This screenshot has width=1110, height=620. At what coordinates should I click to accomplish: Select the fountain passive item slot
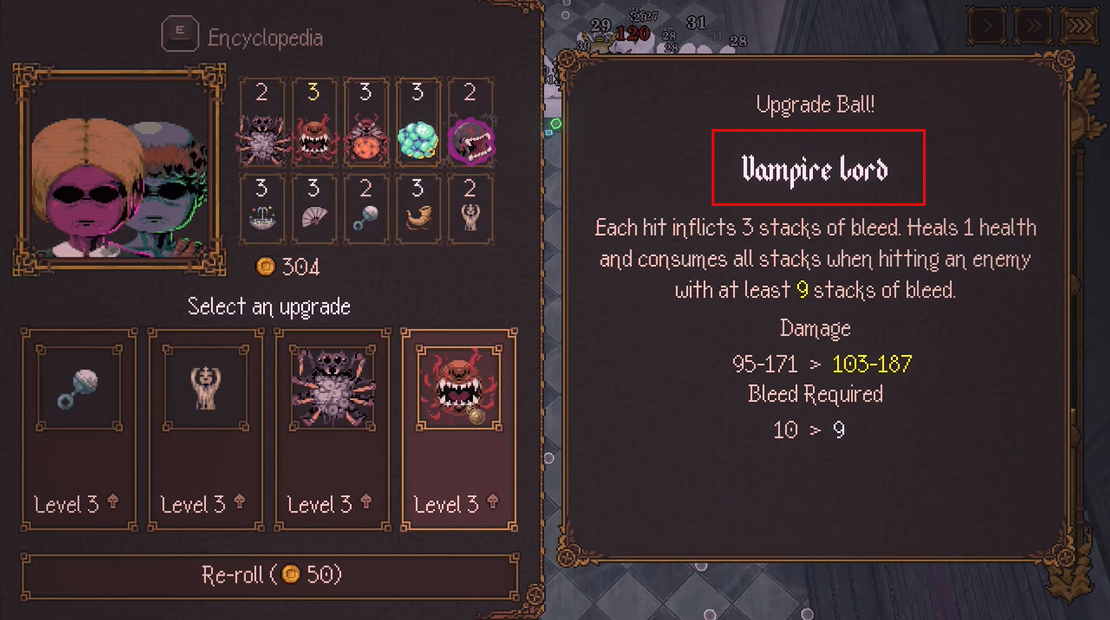point(262,208)
